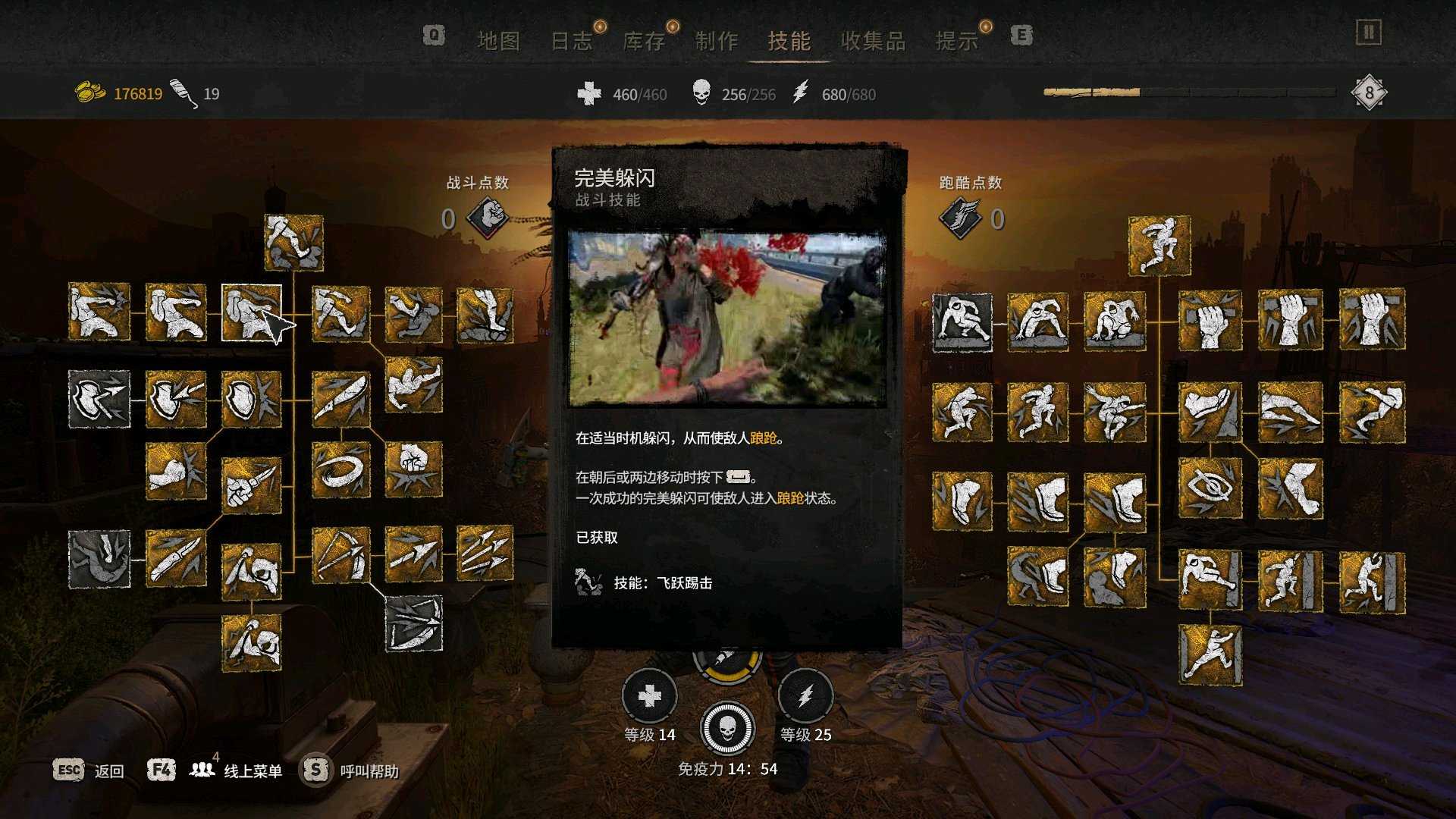Image resolution: width=1456 pixels, height=819 pixels.
Task: Select the topmost skill node in combat tree
Action: click(292, 244)
